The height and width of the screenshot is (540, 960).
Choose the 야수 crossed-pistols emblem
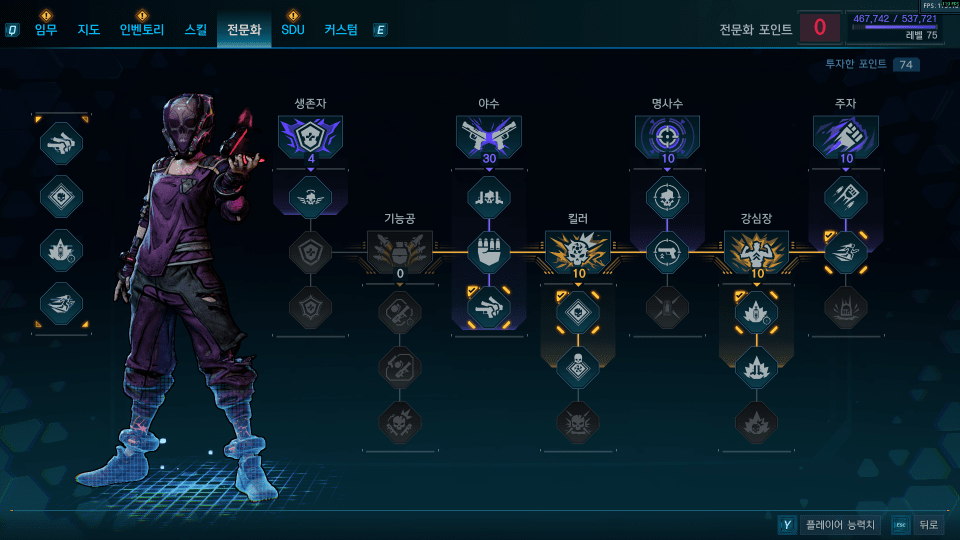(489, 137)
